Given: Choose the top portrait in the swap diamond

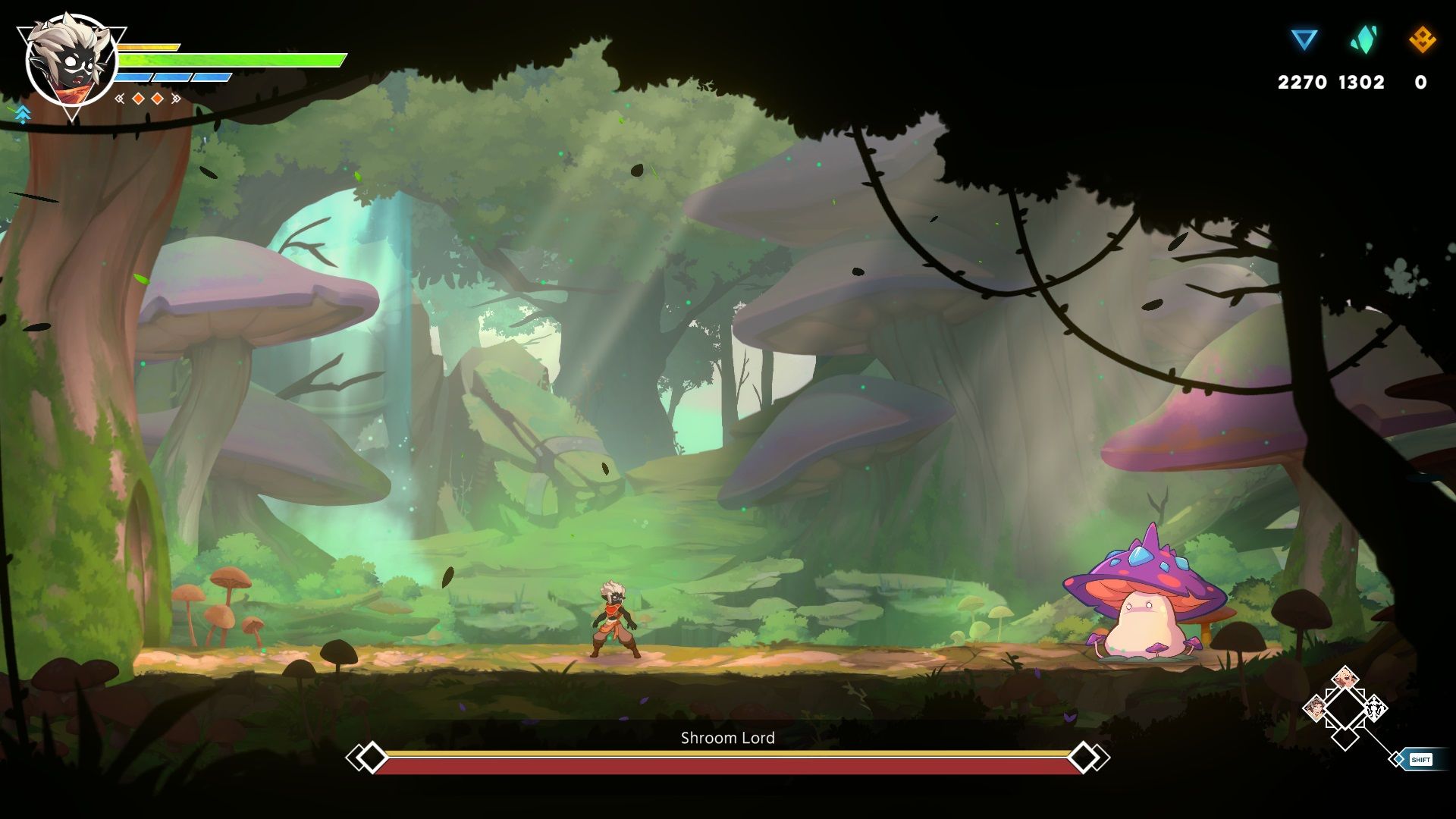Looking at the screenshot, I should tap(1345, 677).
